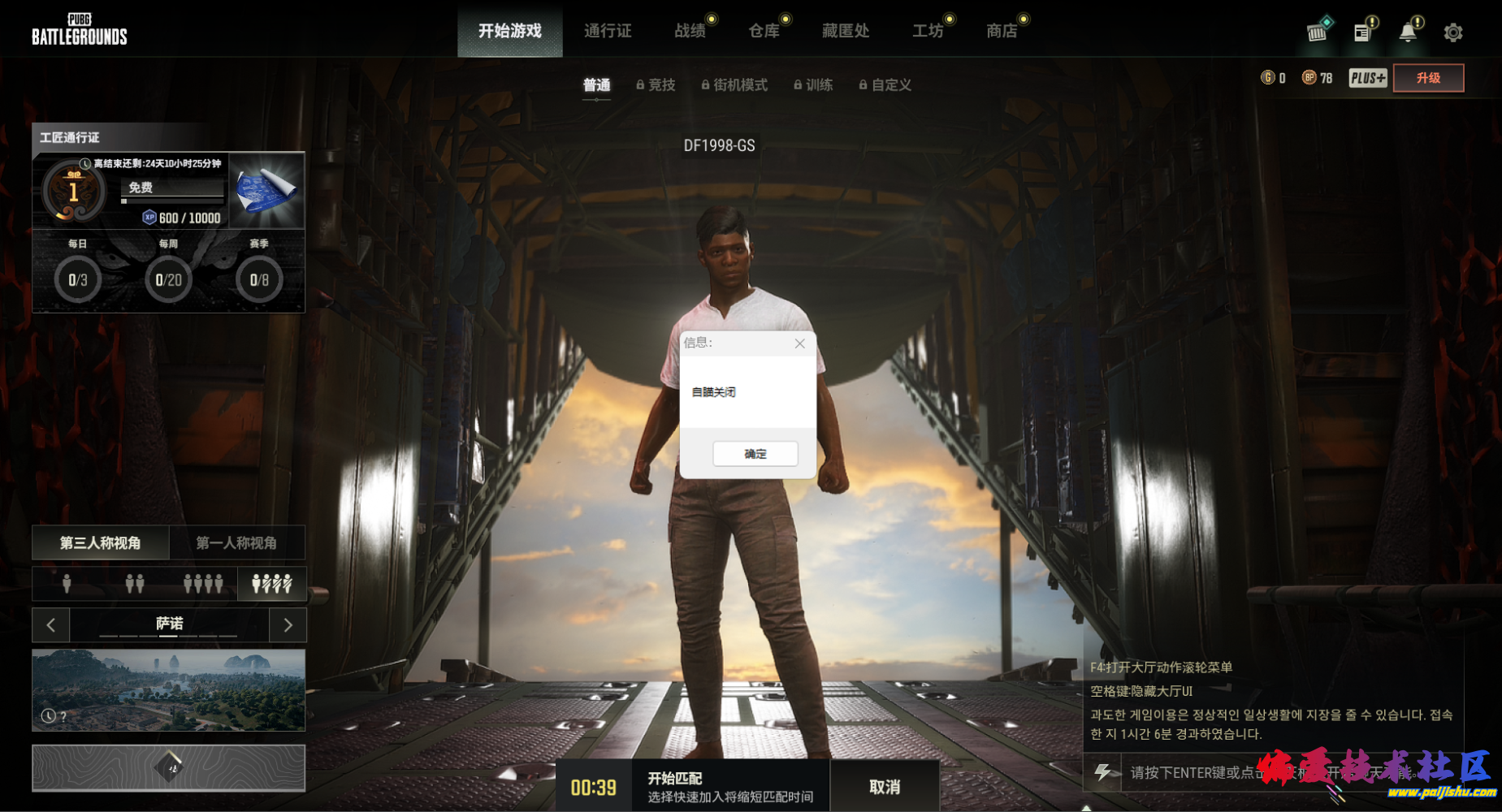Viewport: 1502px width, 812px height.
Task: Select the one-man squad mode icon
Action: click(272, 584)
